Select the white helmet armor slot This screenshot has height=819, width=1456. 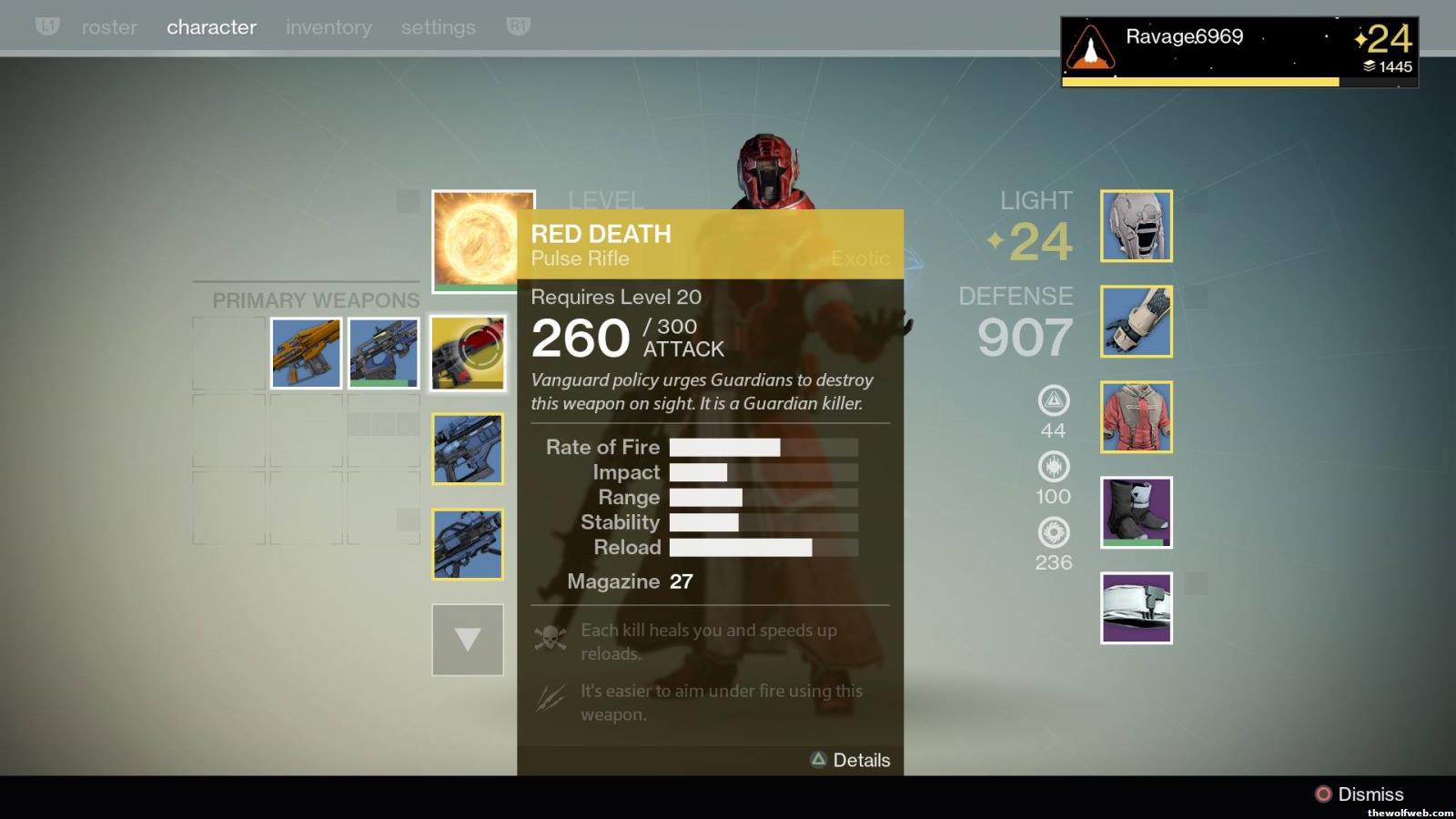pyautogui.click(x=1137, y=226)
